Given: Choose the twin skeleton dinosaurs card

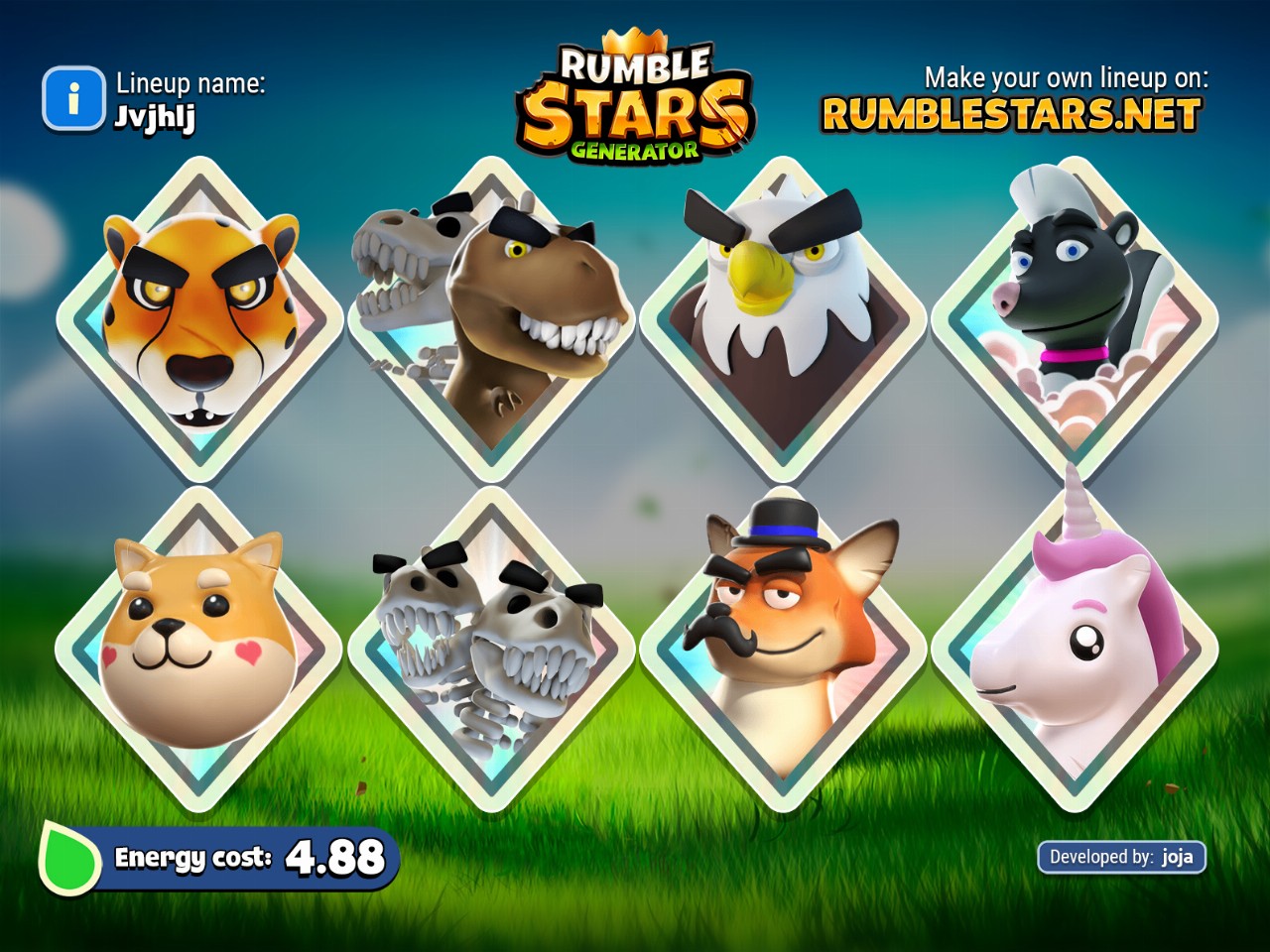Looking at the screenshot, I should [x=491, y=650].
